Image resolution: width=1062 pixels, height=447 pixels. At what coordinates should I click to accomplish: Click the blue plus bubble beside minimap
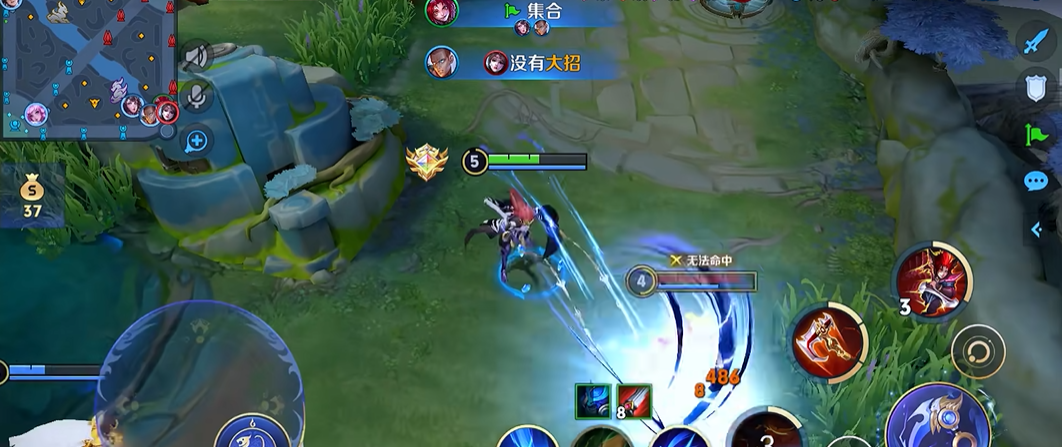pos(196,140)
